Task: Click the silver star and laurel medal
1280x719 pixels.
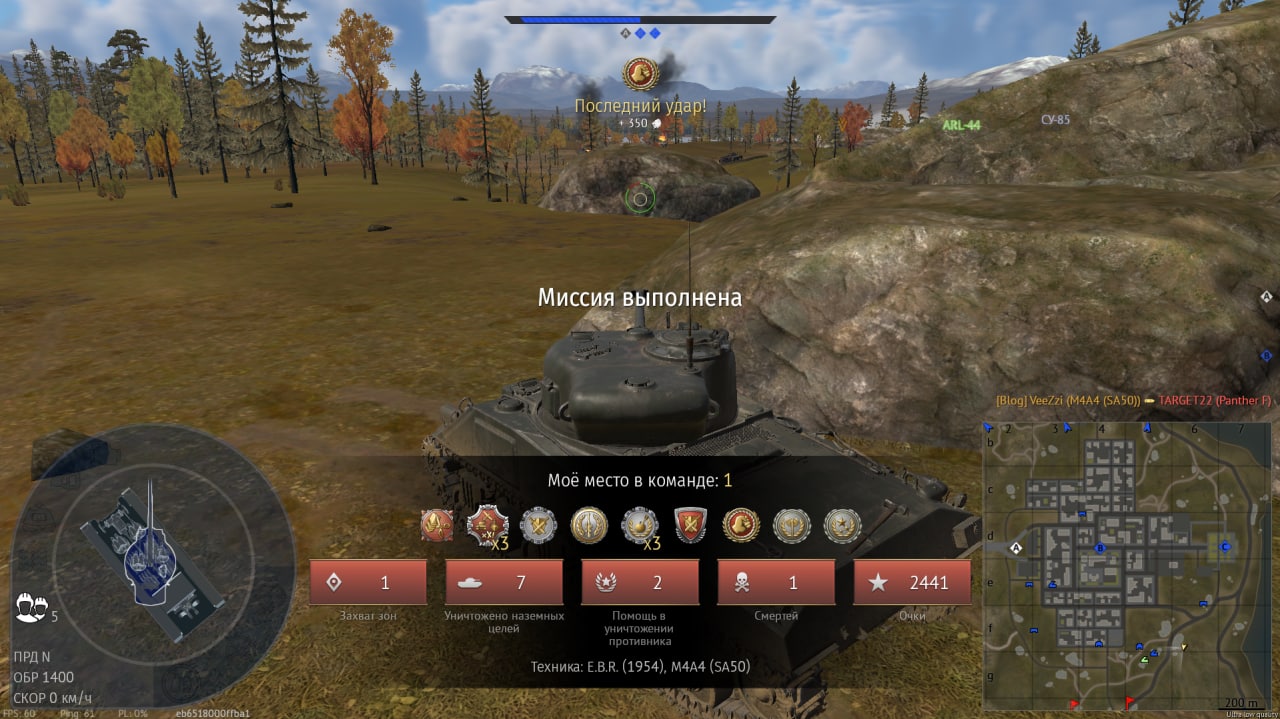Action: [x=842, y=525]
